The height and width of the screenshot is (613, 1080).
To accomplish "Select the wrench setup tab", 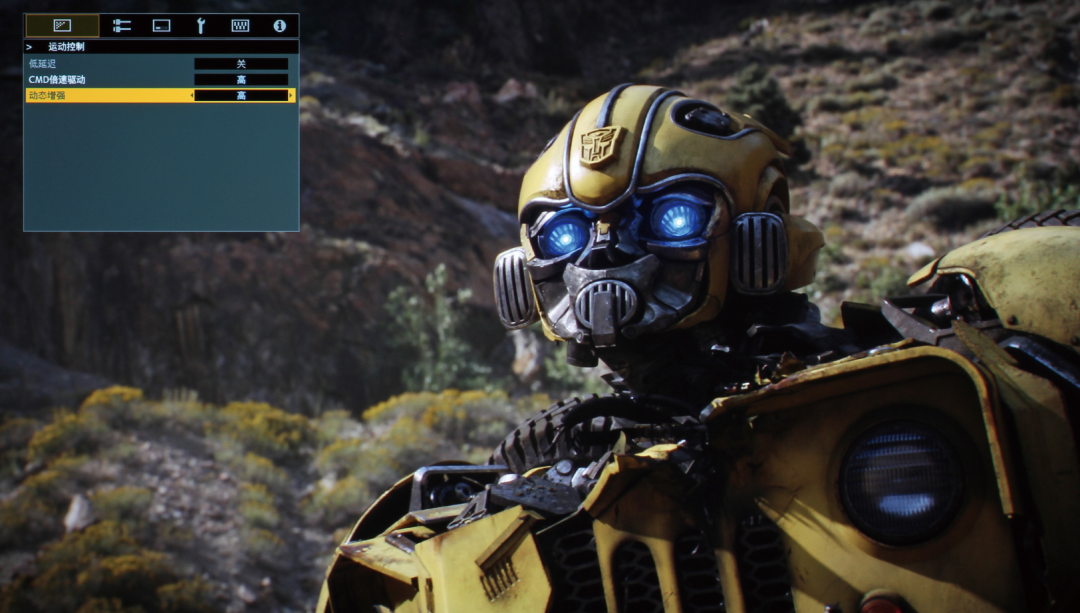I will pyautogui.click(x=200, y=26).
